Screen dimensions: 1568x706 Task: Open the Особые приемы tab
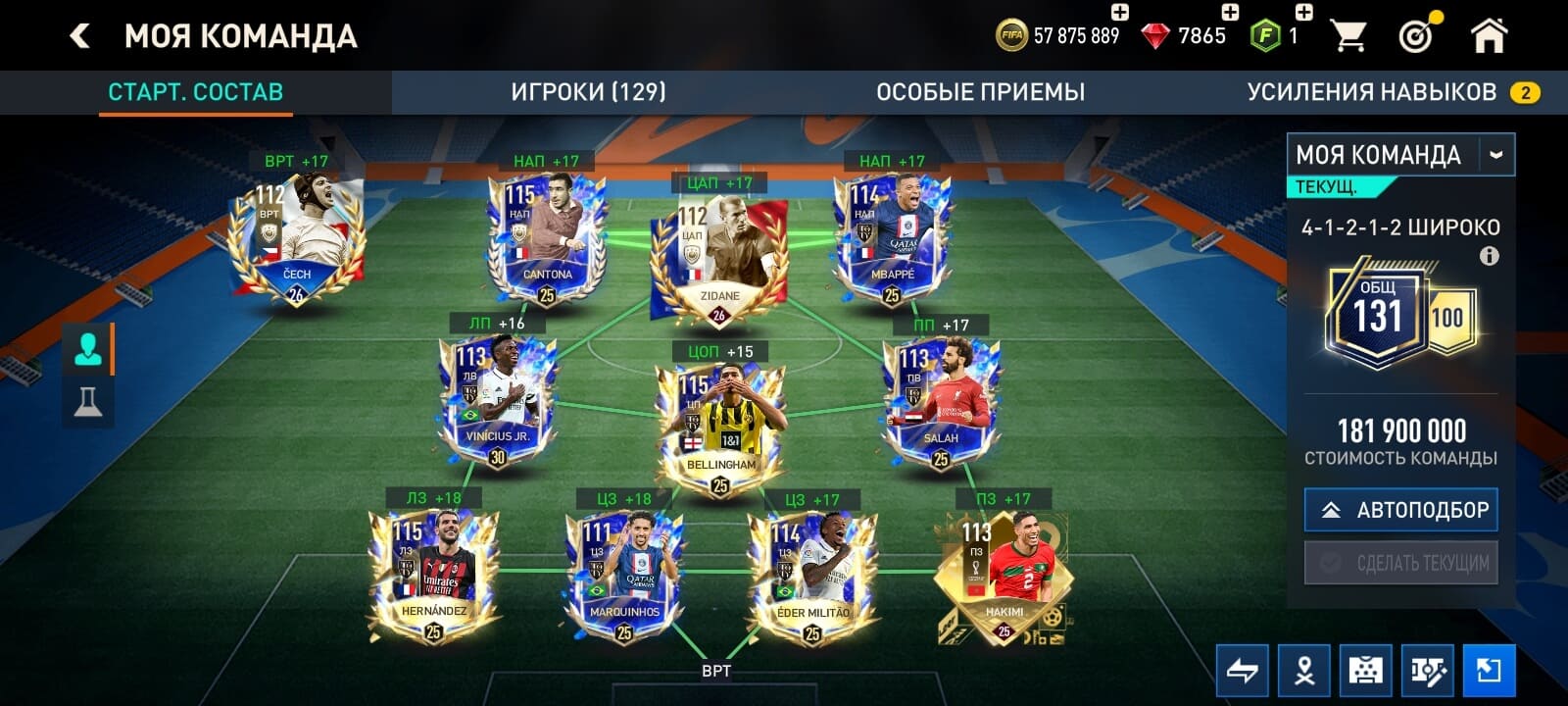click(x=980, y=92)
